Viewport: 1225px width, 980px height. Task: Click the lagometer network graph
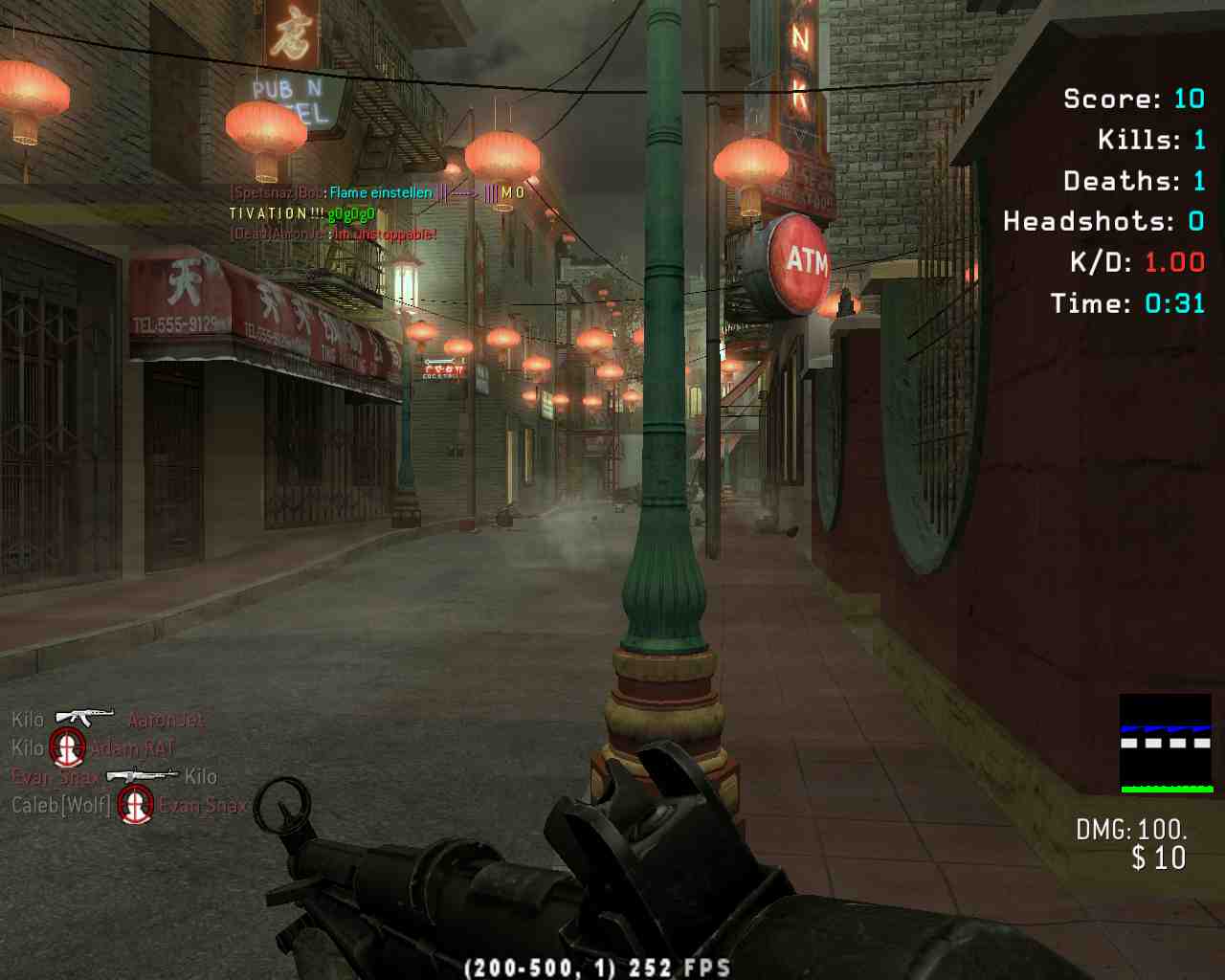[1165, 744]
